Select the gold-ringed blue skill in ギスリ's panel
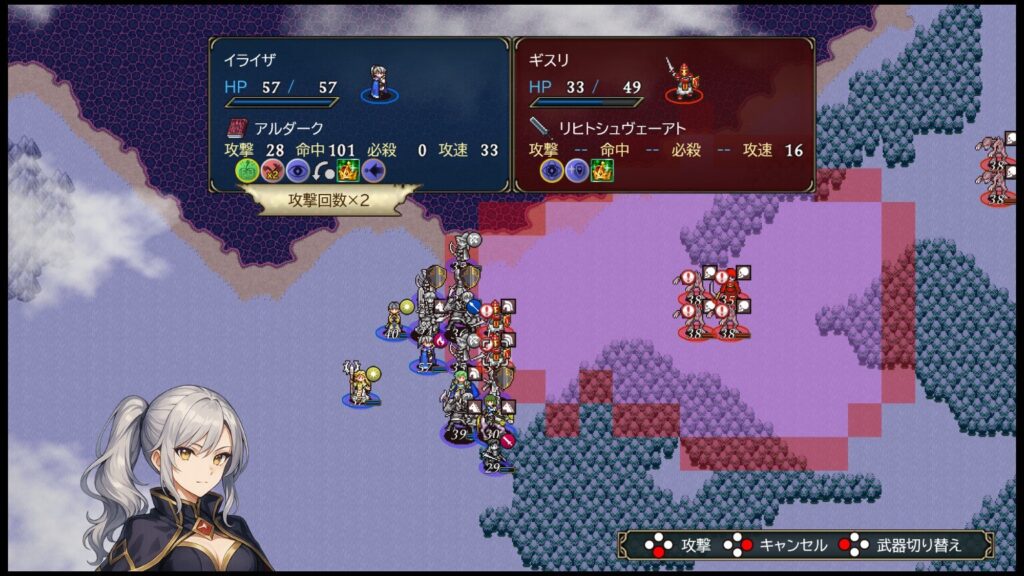 (551, 170)
